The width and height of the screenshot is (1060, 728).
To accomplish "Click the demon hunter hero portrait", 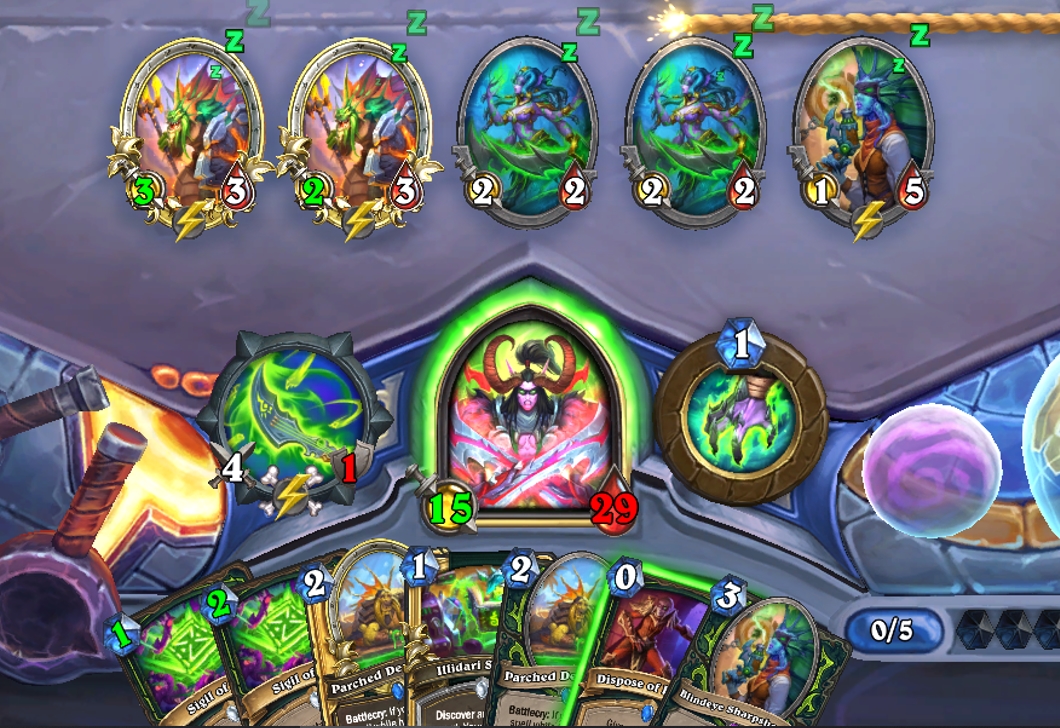I will tap(531, 420).
